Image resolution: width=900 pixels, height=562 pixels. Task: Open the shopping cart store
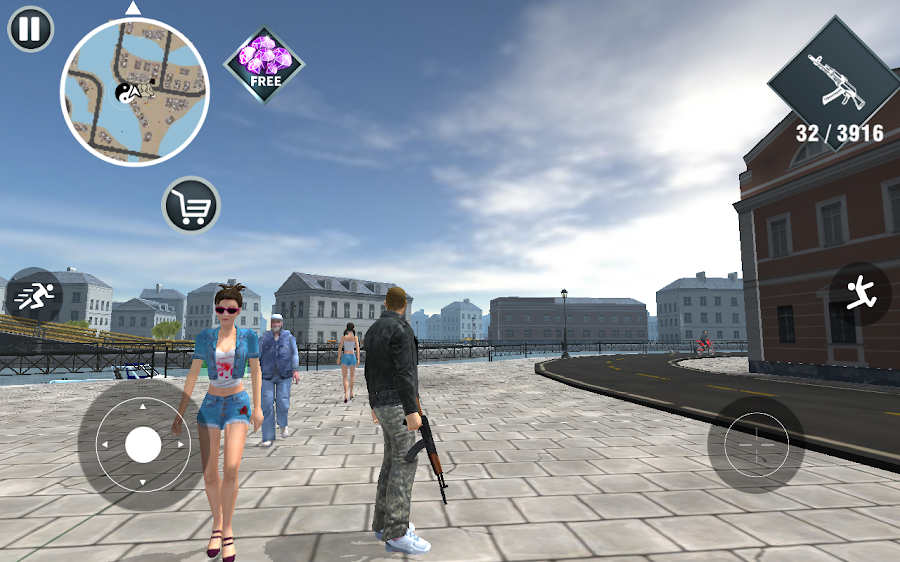click(191, 205)
